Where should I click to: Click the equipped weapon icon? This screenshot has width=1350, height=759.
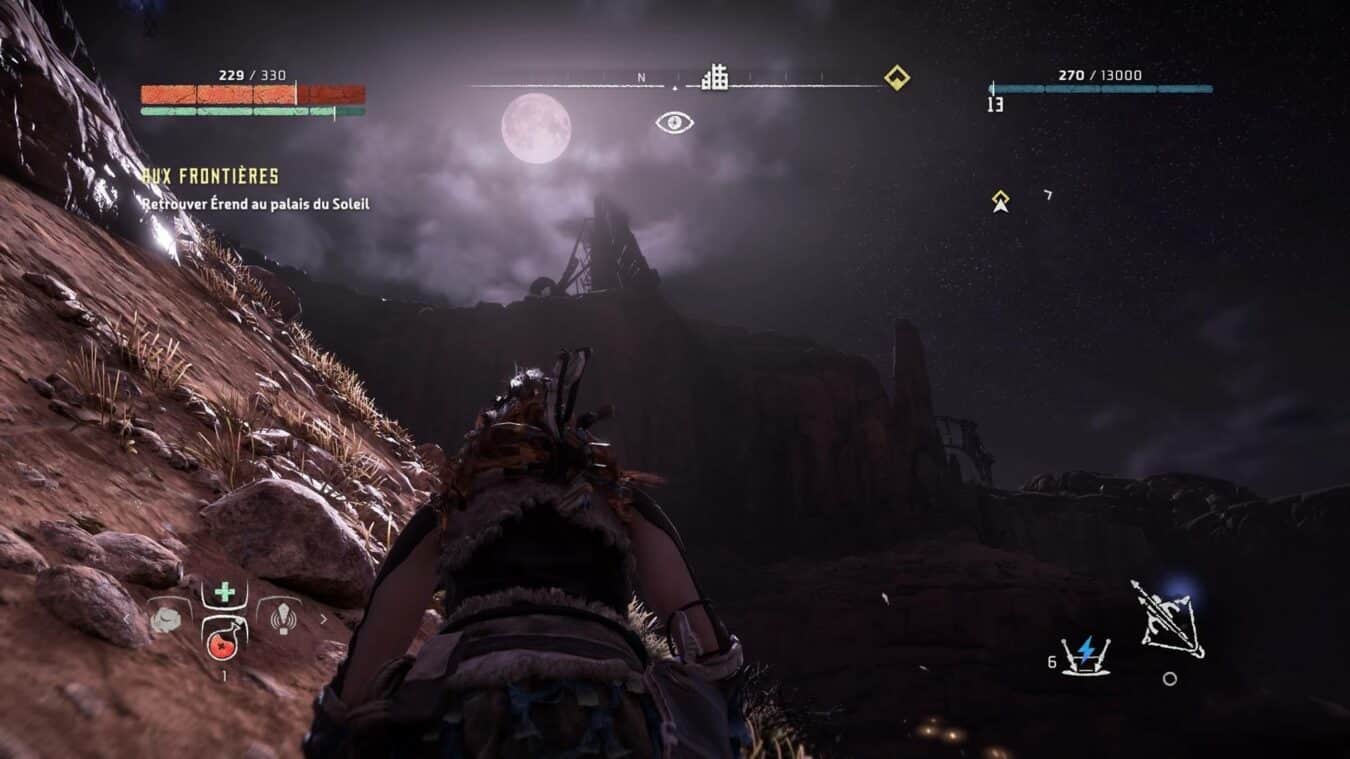(1167, 619)
